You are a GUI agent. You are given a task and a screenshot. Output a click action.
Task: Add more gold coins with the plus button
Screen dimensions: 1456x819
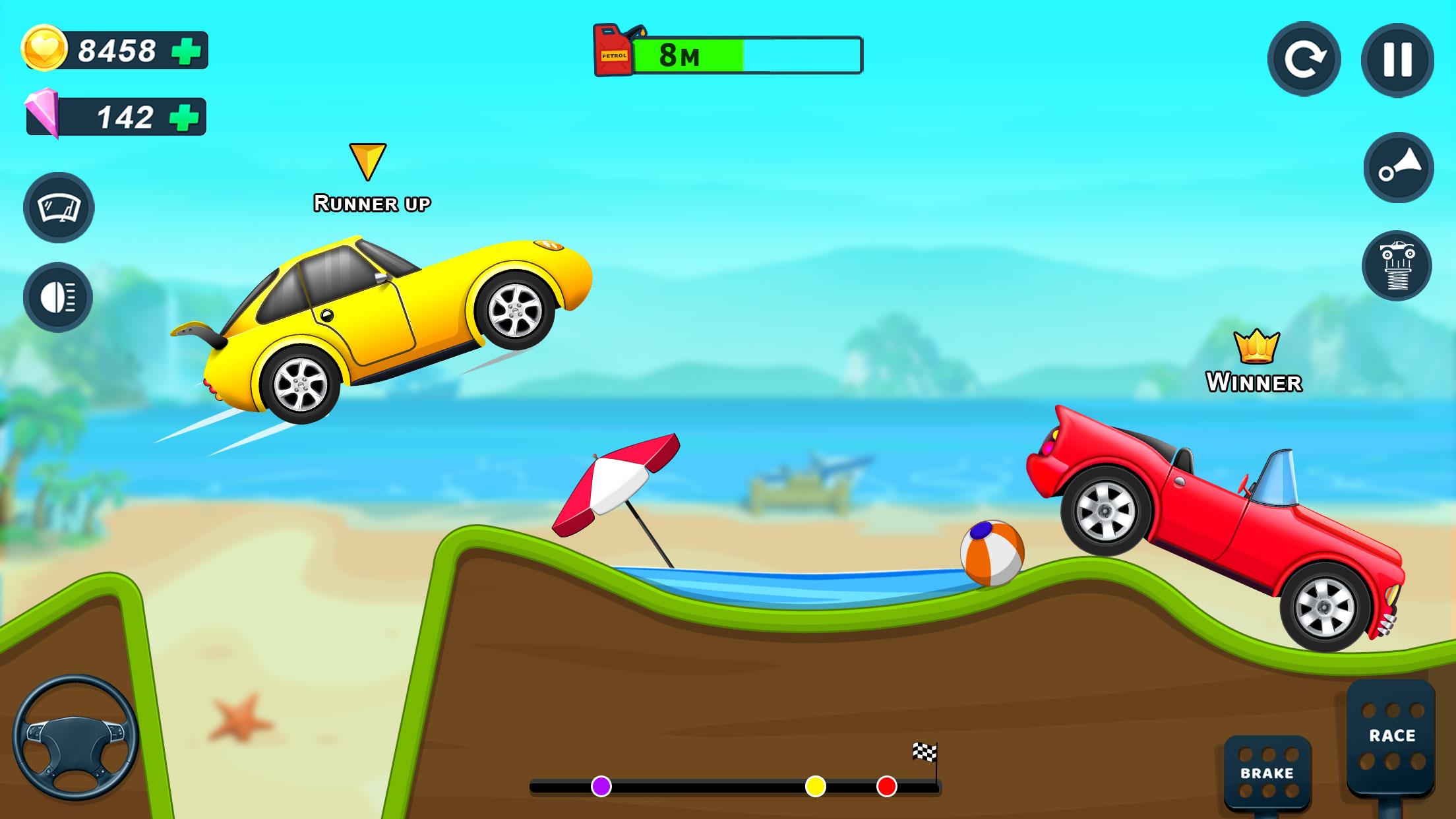click(x=186, y=51)
